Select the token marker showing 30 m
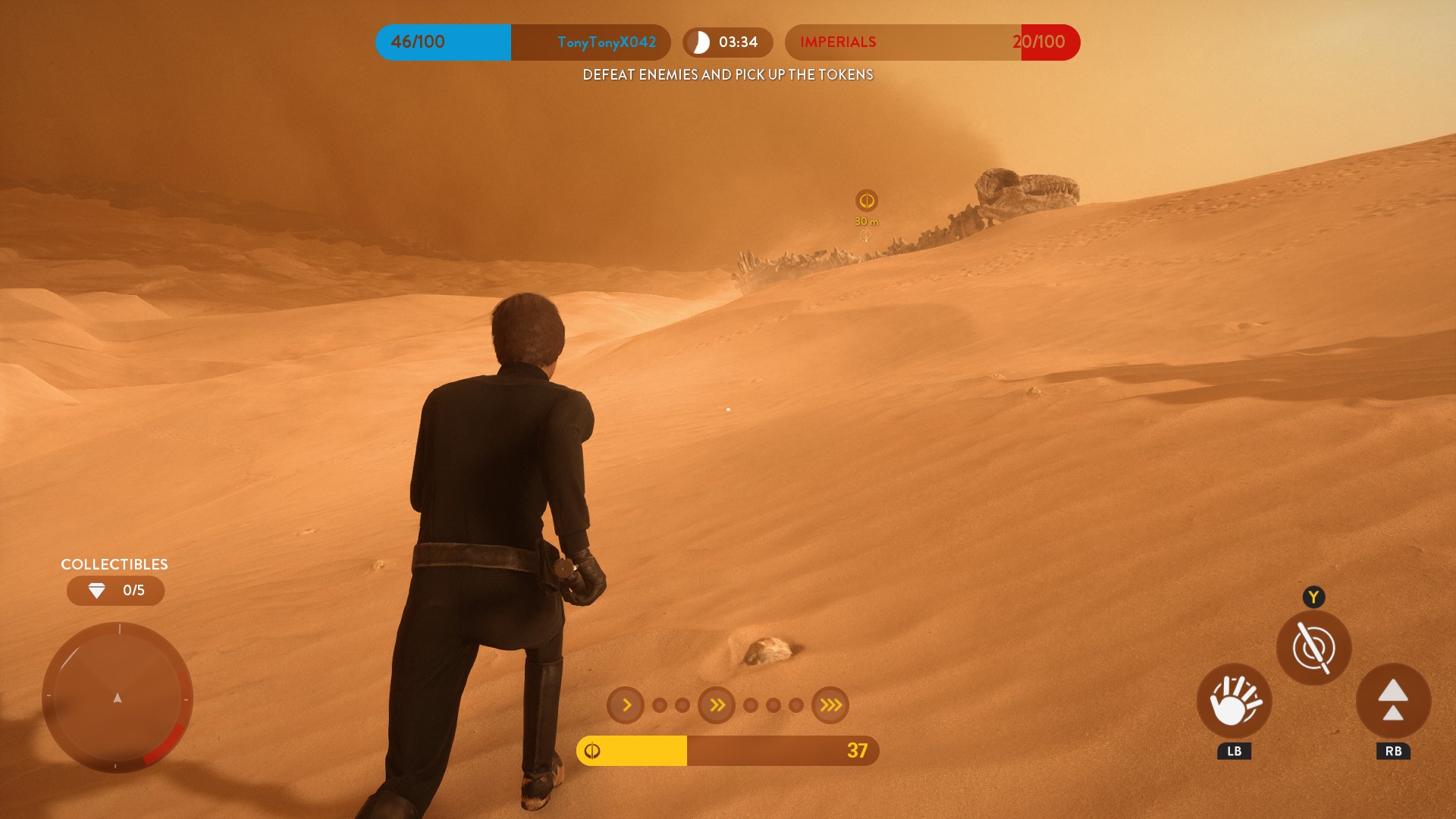Screen dimensions: 1456x819 click(x=866, y=201)
